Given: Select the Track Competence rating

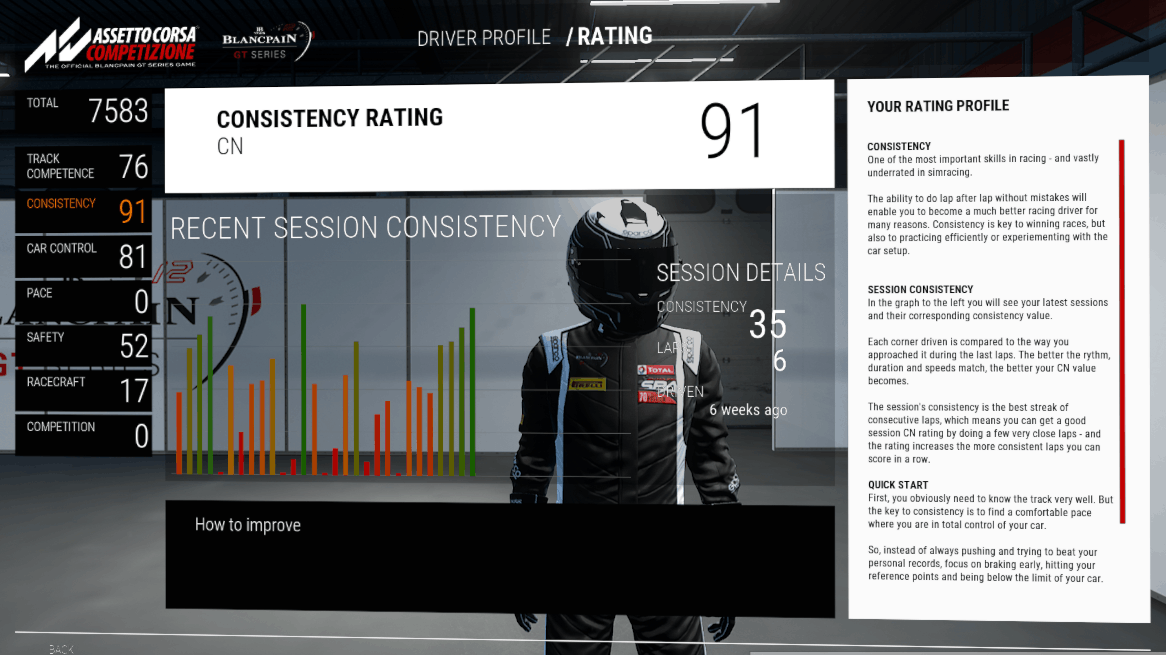Looking at the screenshot, I should point(84,166).
